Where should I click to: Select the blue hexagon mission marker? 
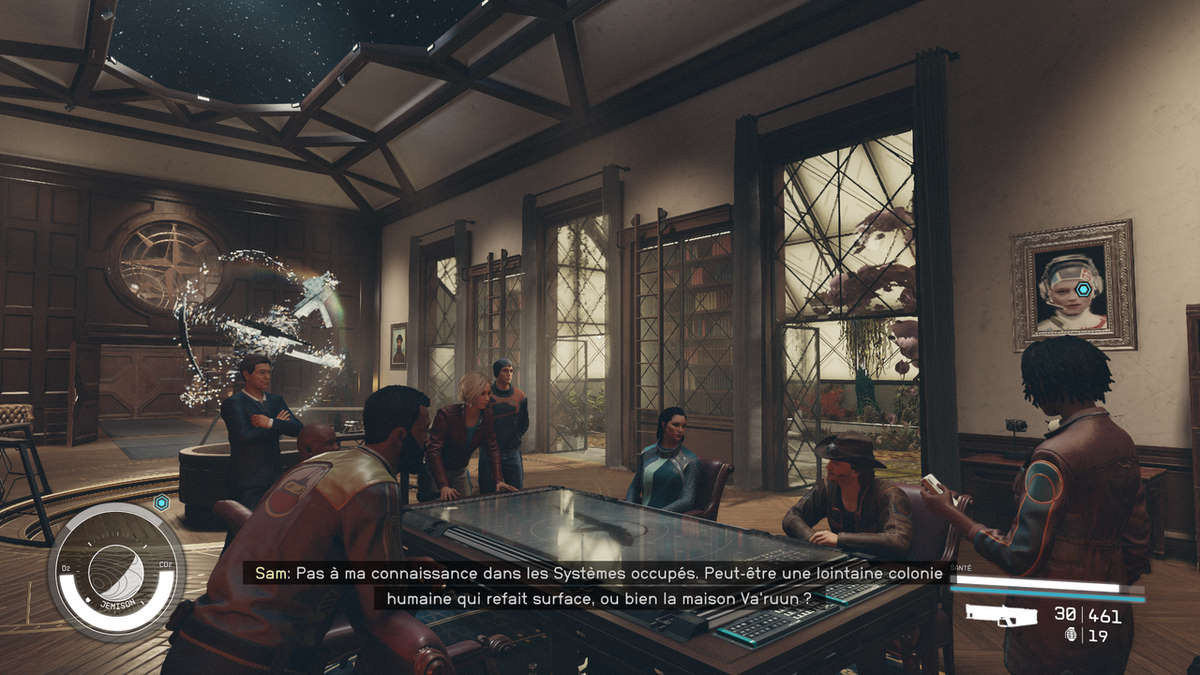pyautogui.click(x=160, y=502)
